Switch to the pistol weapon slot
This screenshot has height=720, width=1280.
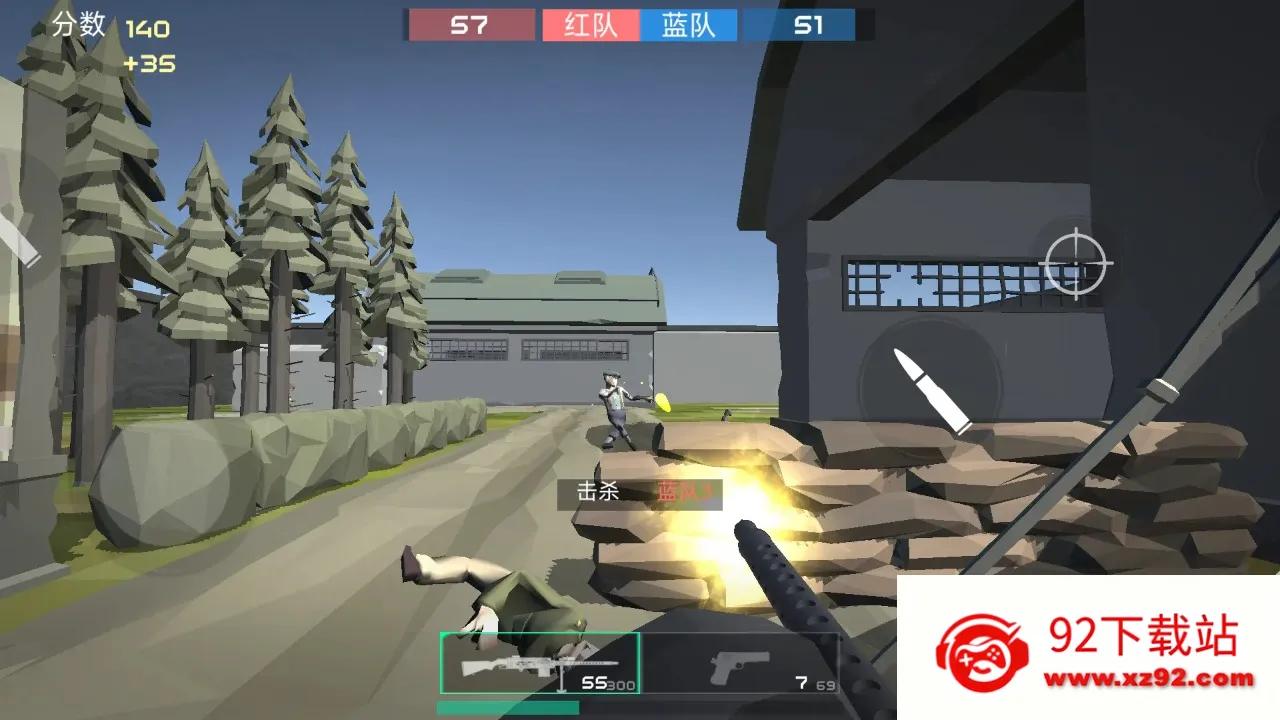click(740, 664)
